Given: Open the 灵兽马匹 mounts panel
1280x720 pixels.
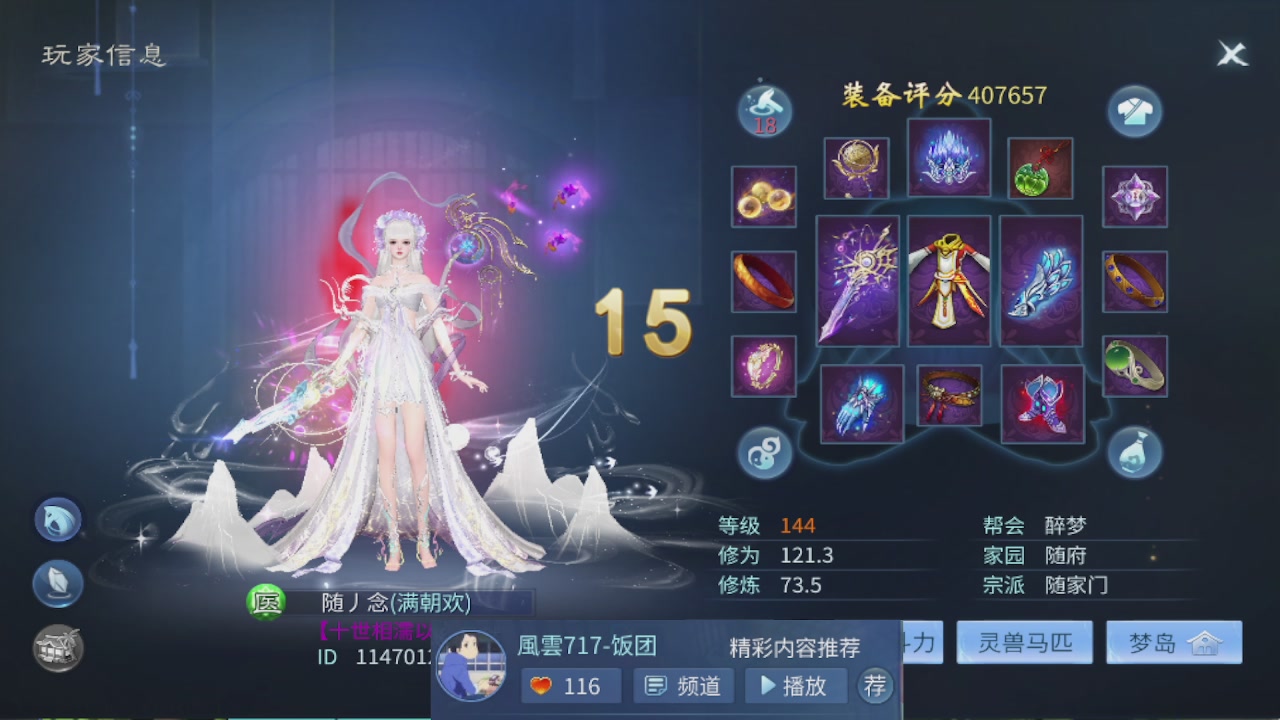Looking at the screenshot, I should 1024,643.
